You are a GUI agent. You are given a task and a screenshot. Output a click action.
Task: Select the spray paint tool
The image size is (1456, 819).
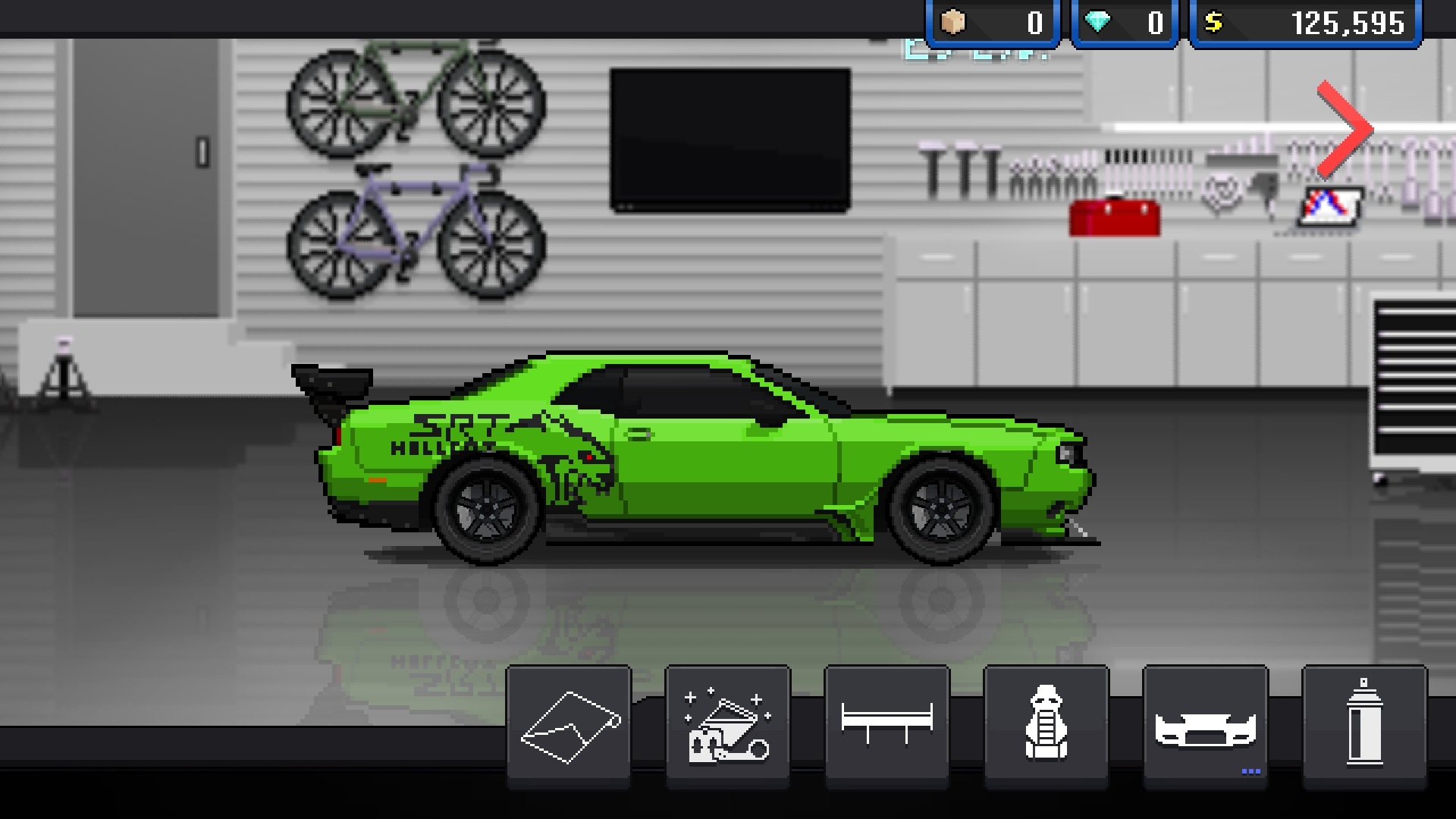(1363, 726)
